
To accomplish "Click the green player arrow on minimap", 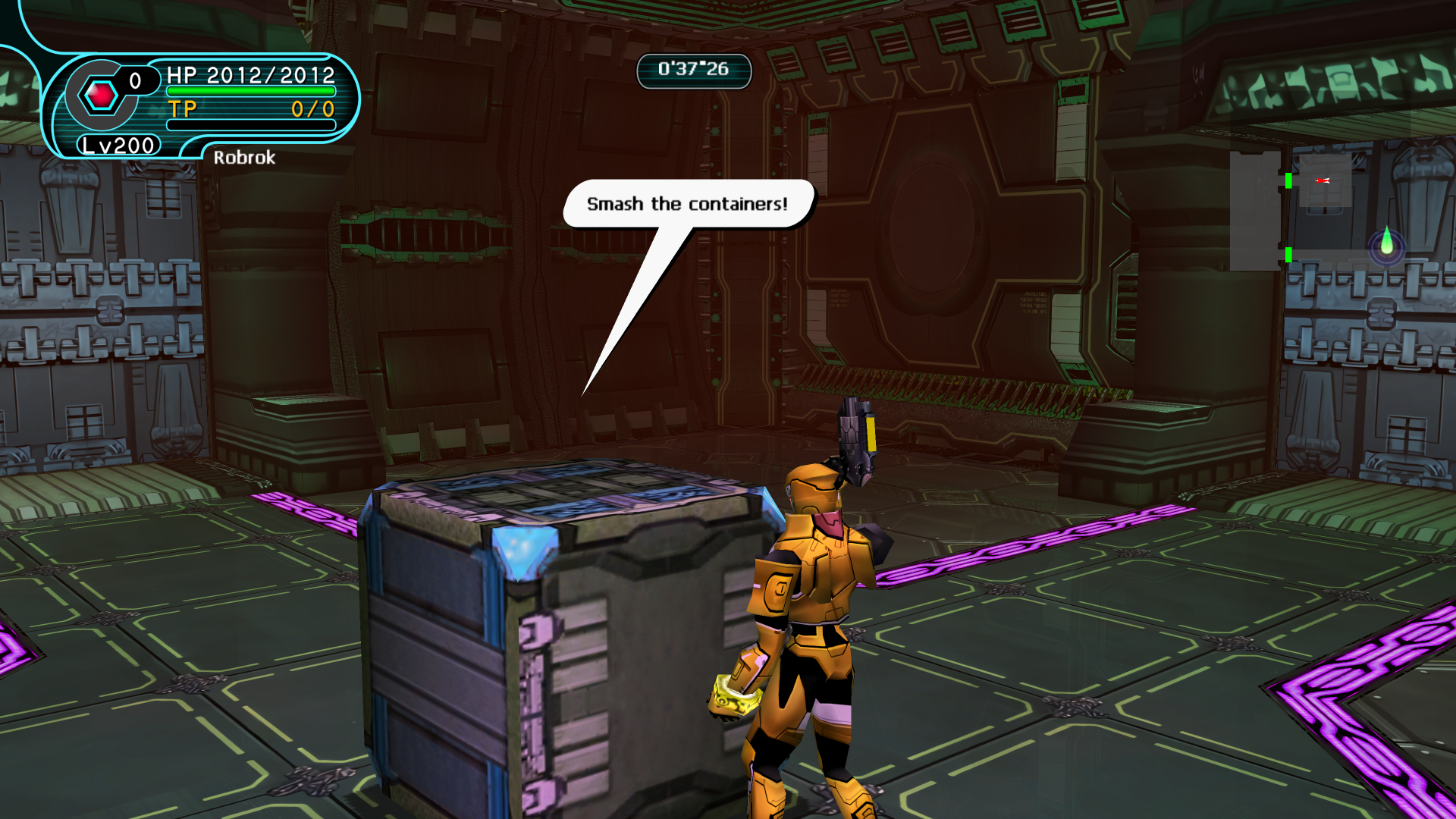I will (1386, 241).
